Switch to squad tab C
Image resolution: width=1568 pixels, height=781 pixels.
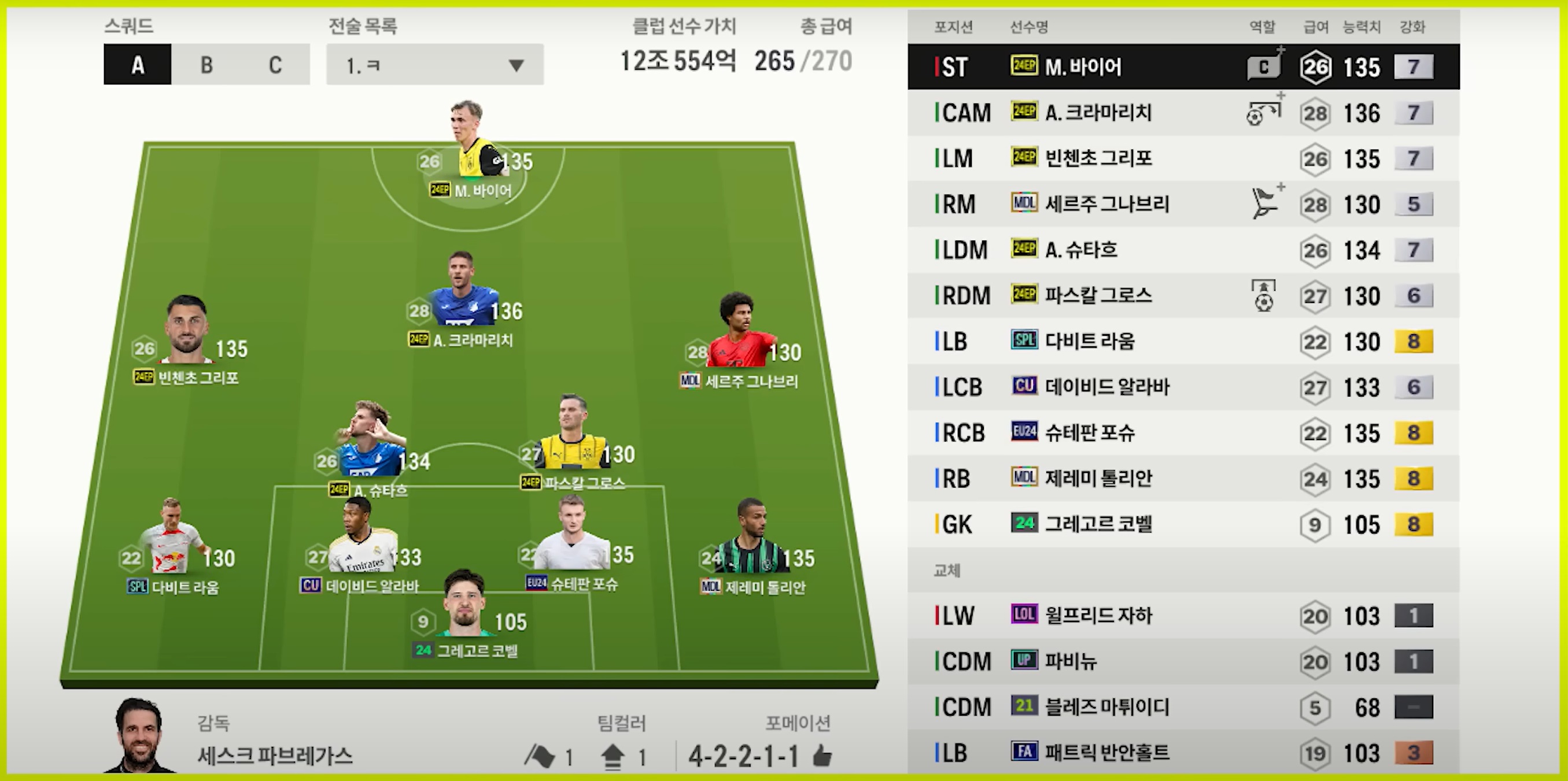275,65
